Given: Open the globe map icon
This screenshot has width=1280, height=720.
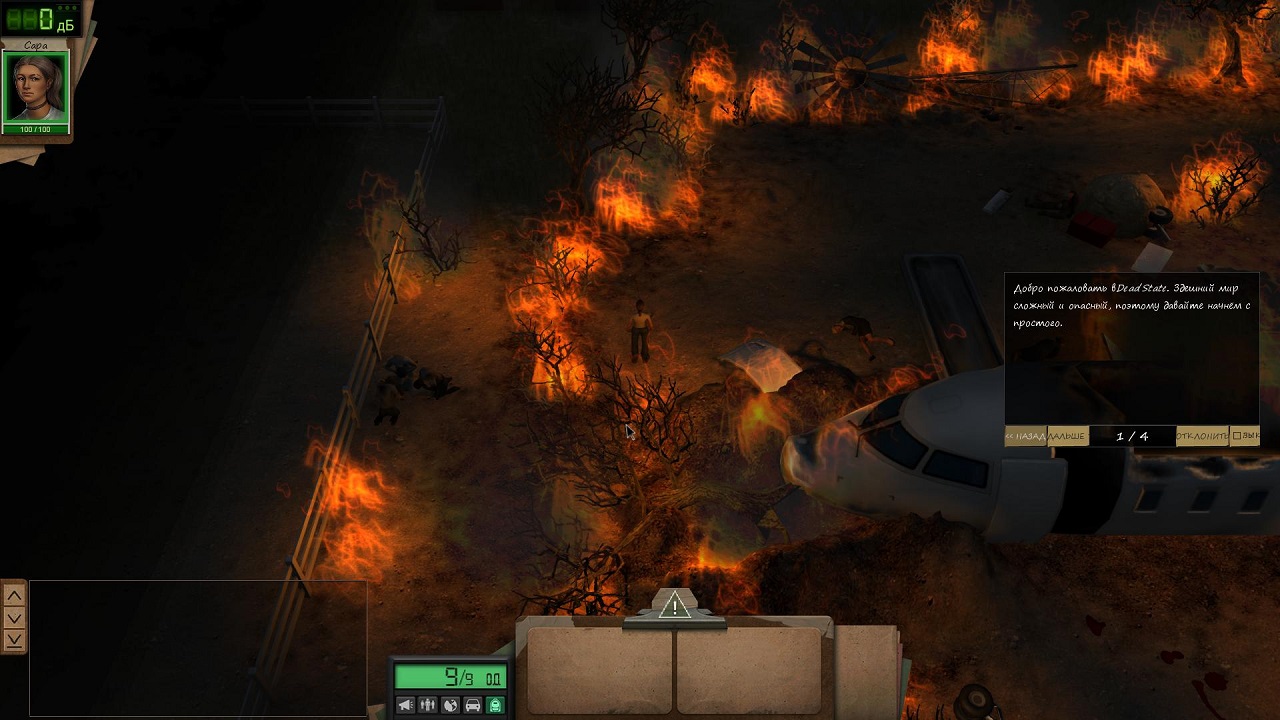Looking at the screenshot, I should point(450,705).
